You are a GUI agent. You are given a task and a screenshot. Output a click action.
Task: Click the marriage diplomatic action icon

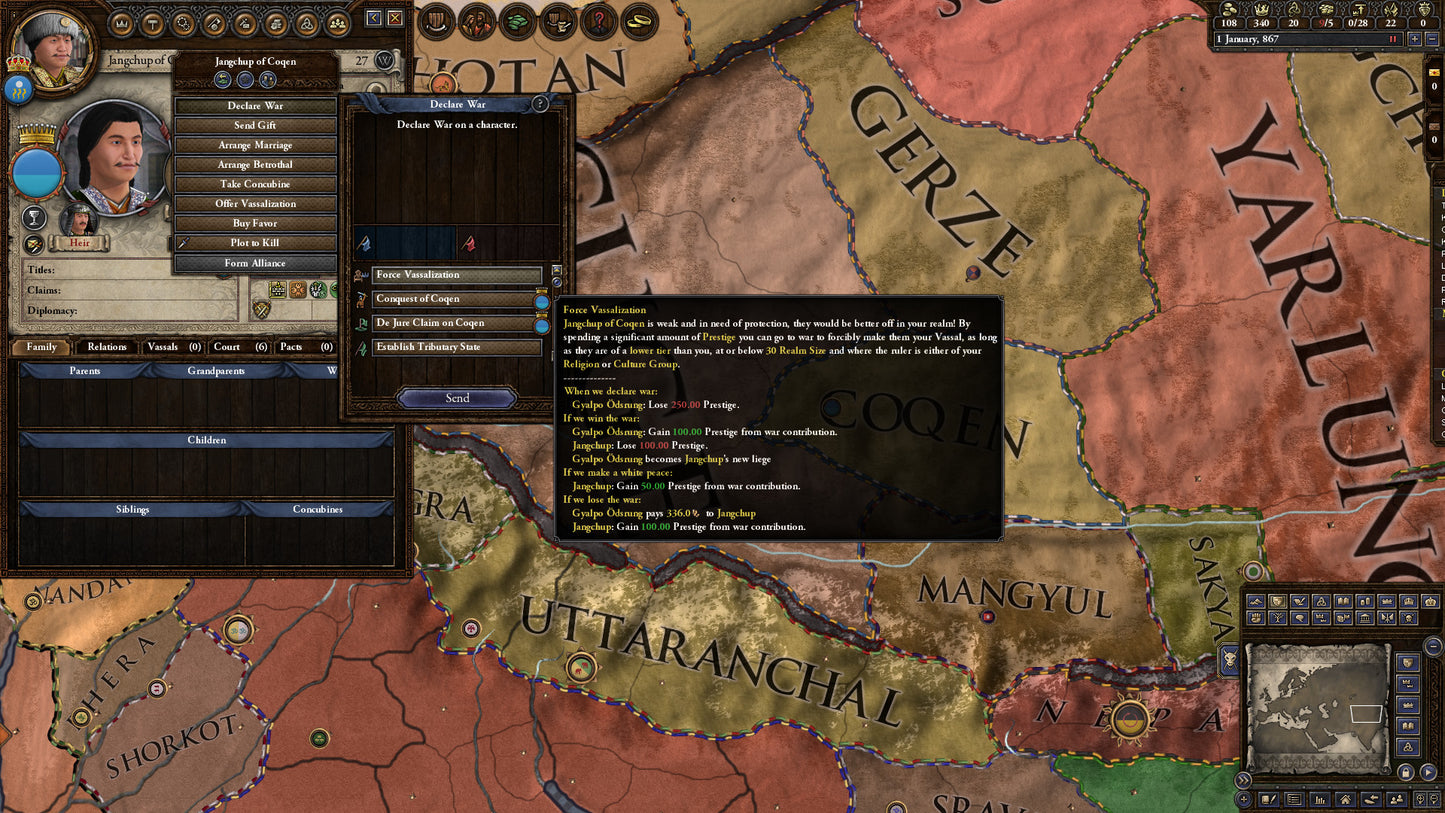pyautogui.click(x=255, y=145)
